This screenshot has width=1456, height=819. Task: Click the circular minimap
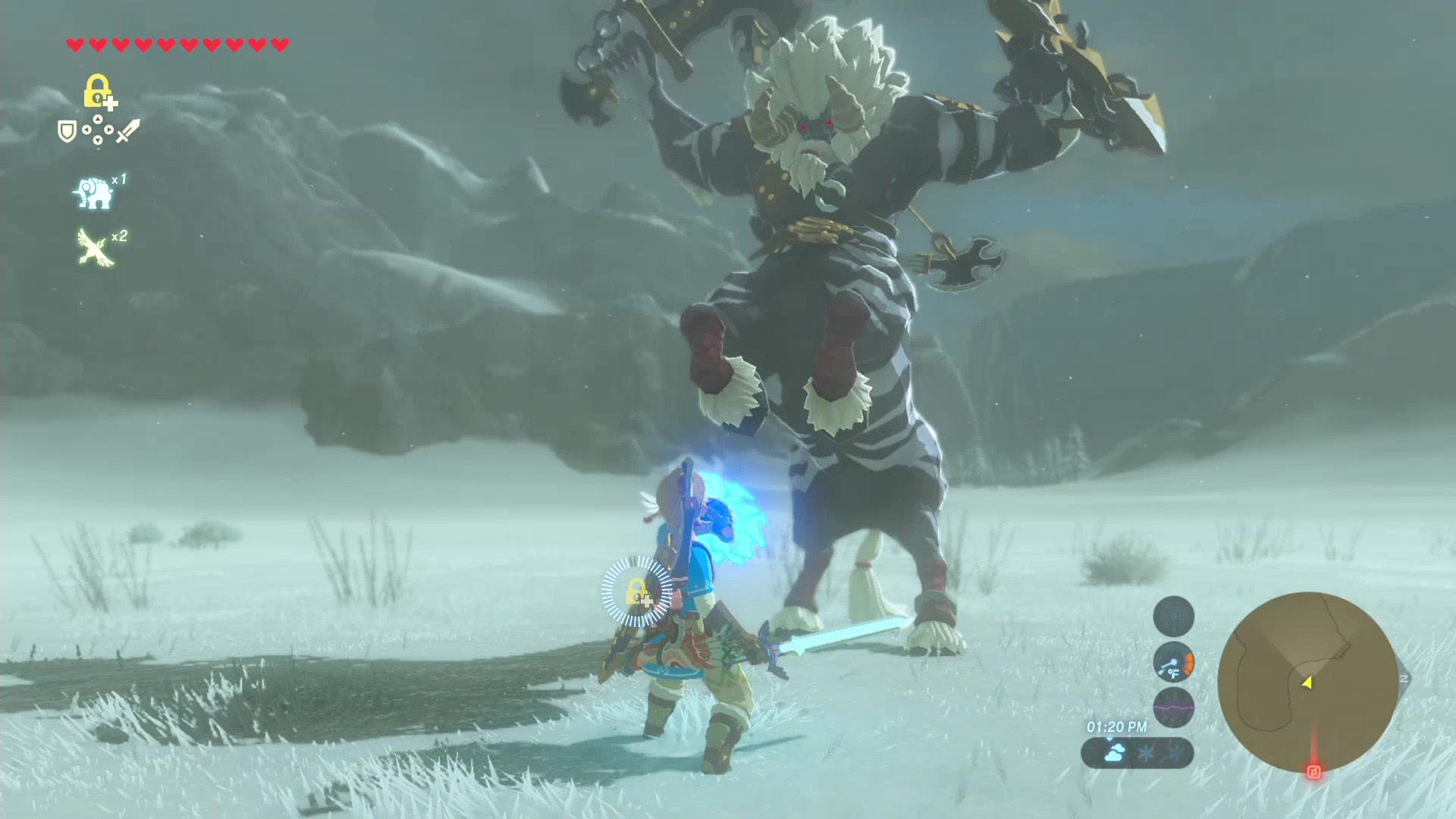coord(1307,682)
